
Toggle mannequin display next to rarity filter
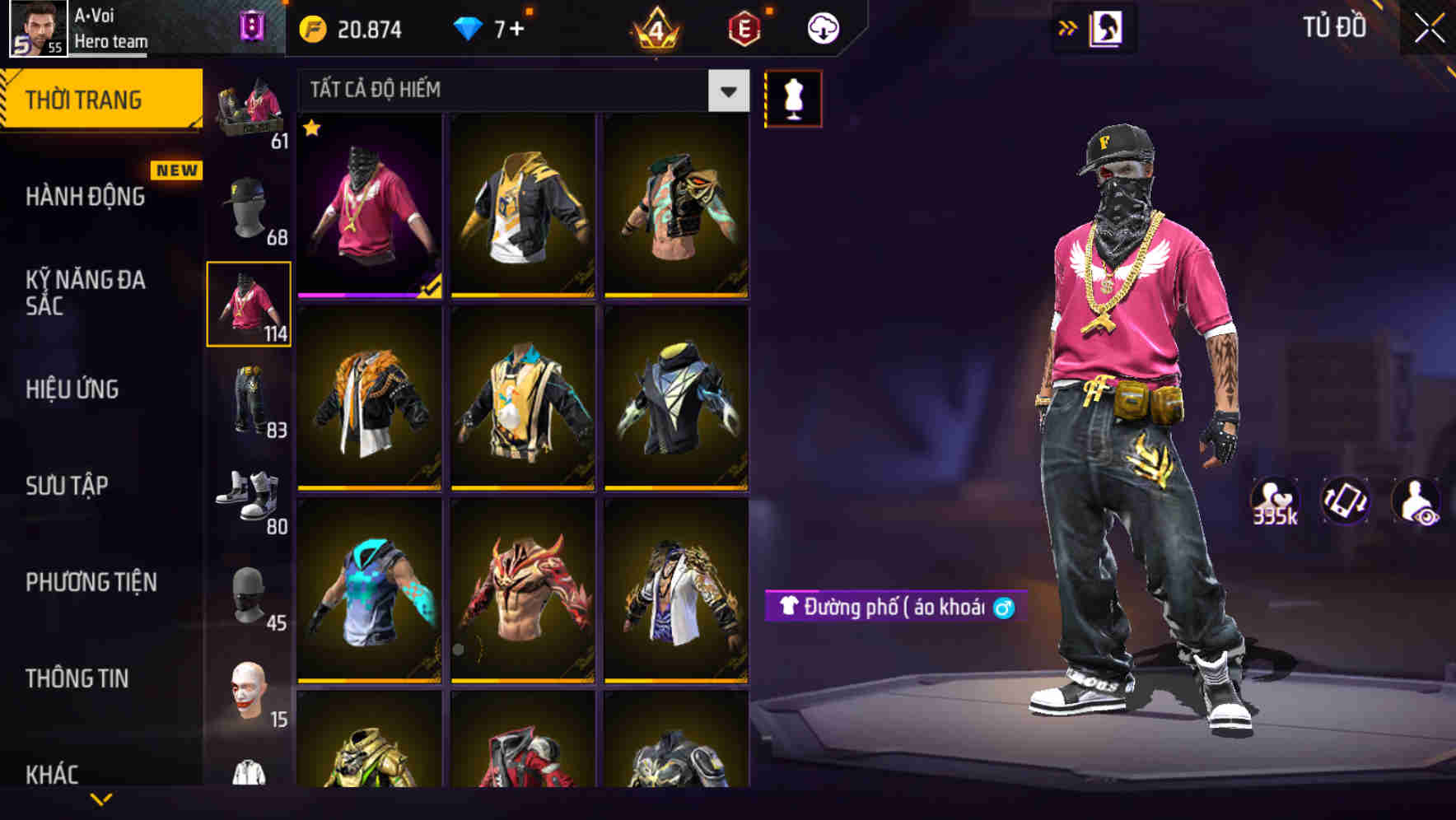click(x=793, y=98)
